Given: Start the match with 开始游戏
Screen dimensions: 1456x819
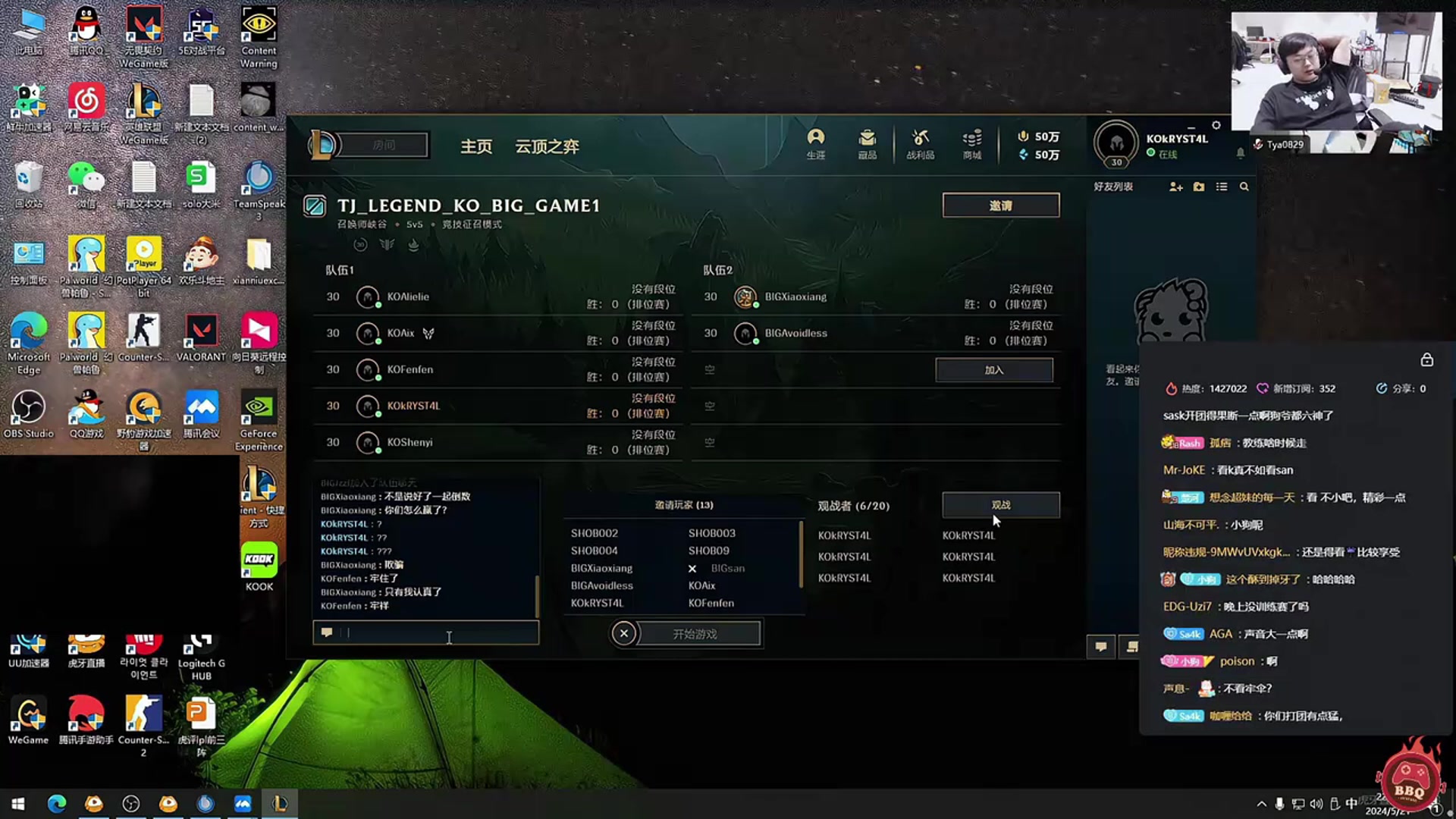Looking at the screenshot, I should click(x=695, y=634).
